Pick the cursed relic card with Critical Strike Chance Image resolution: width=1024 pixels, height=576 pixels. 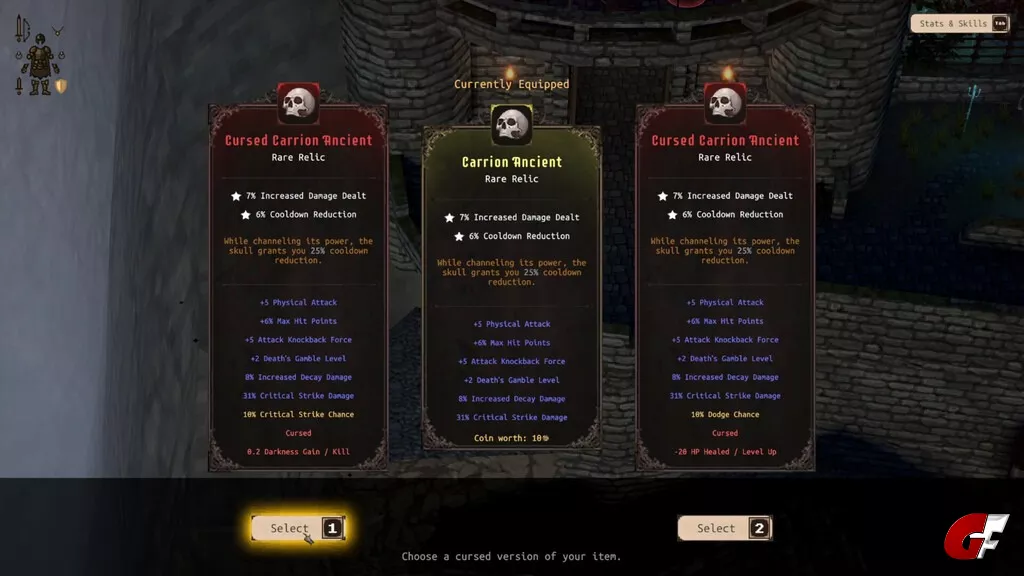click(298, 290)
